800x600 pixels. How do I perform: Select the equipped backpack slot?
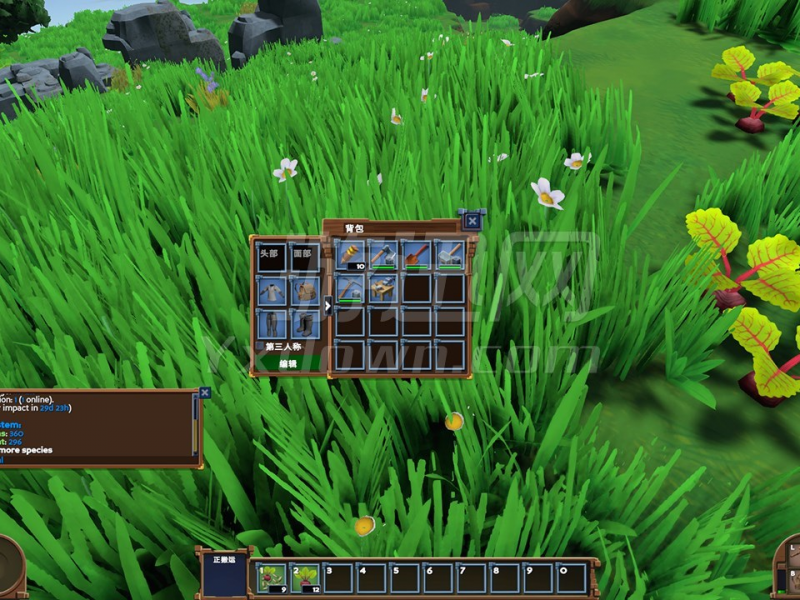tap(305, 291)
